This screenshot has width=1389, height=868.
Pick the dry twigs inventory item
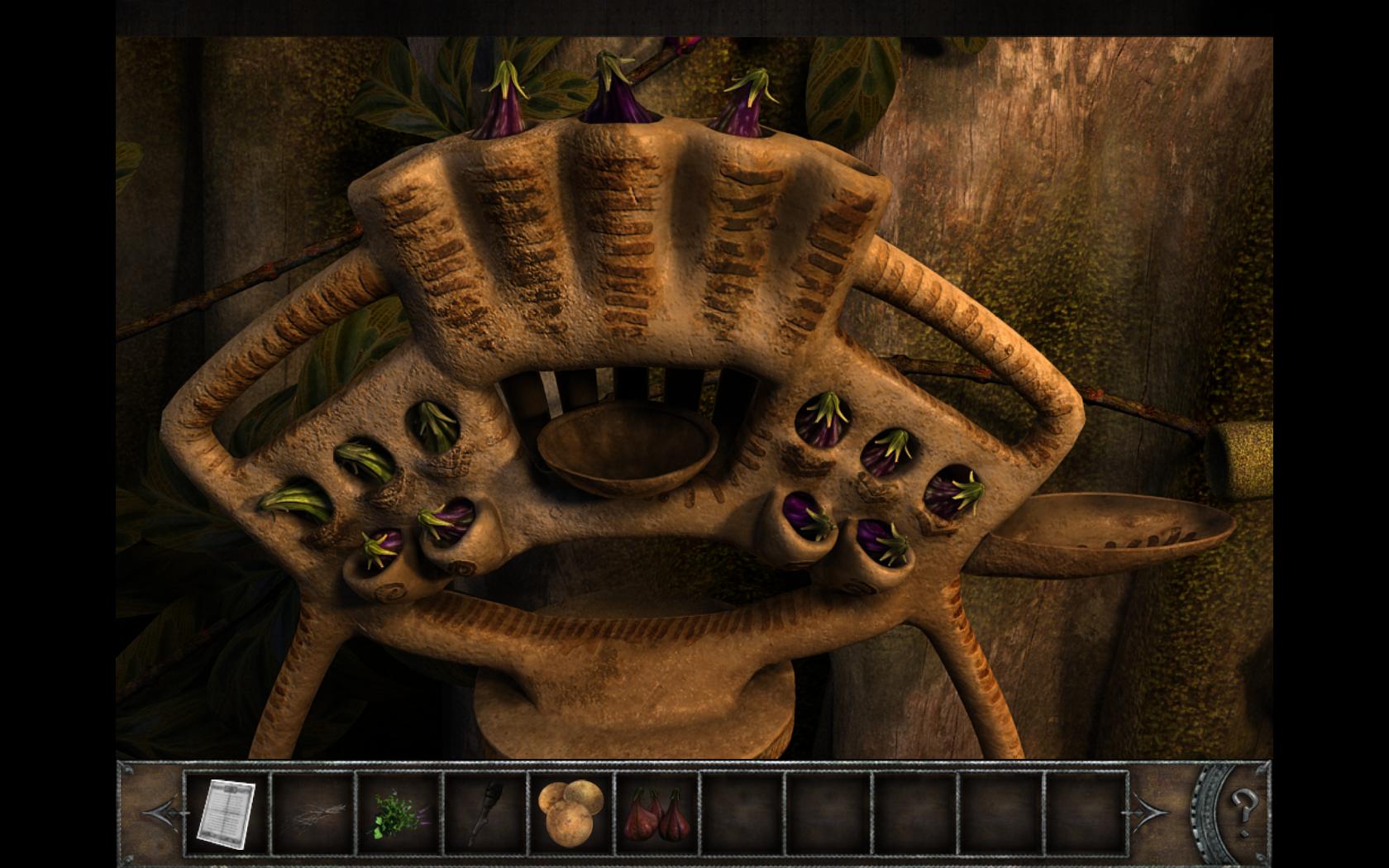(x=313, y=813)
